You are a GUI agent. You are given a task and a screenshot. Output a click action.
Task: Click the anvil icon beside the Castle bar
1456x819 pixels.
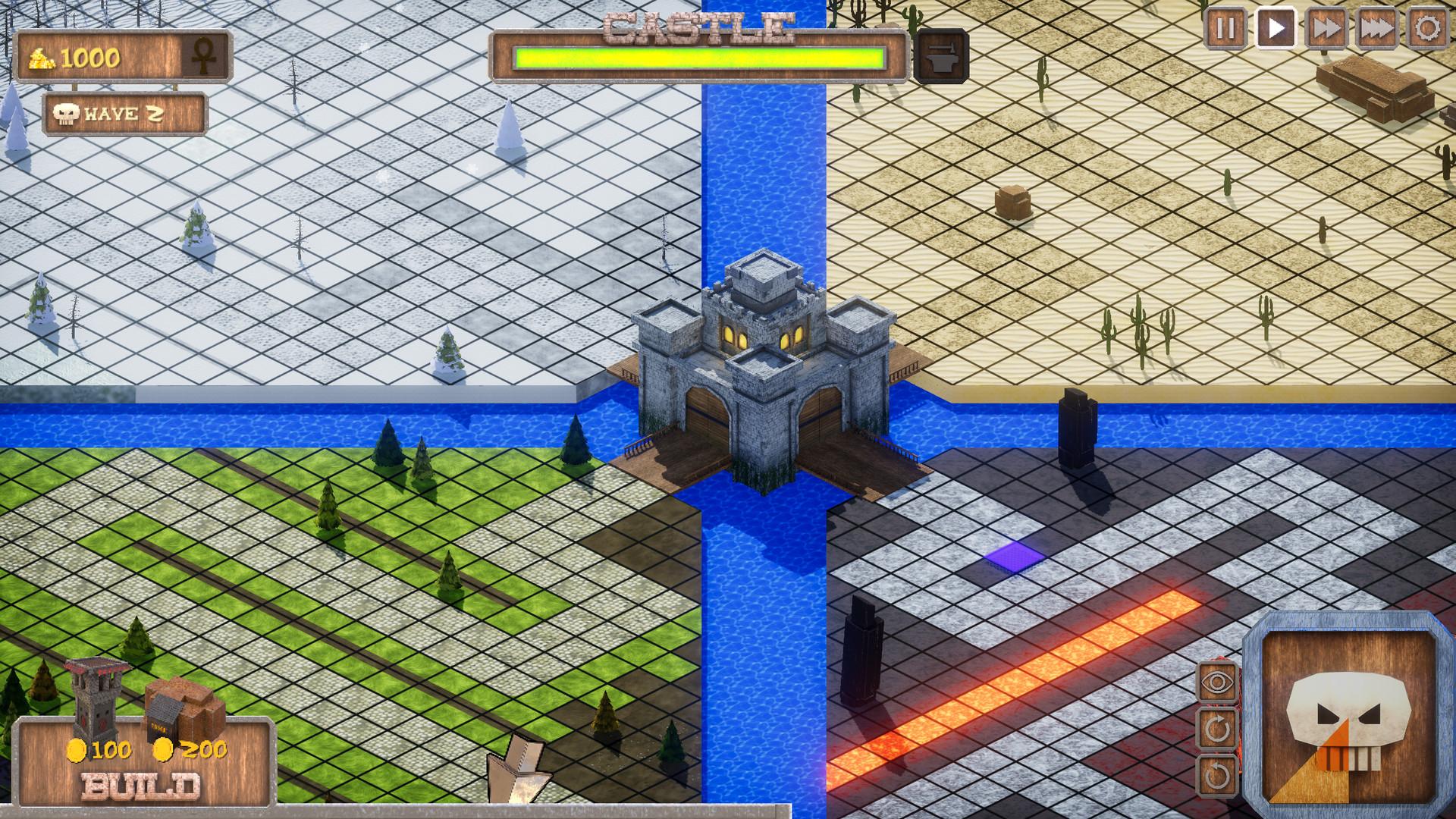(943, 57)
